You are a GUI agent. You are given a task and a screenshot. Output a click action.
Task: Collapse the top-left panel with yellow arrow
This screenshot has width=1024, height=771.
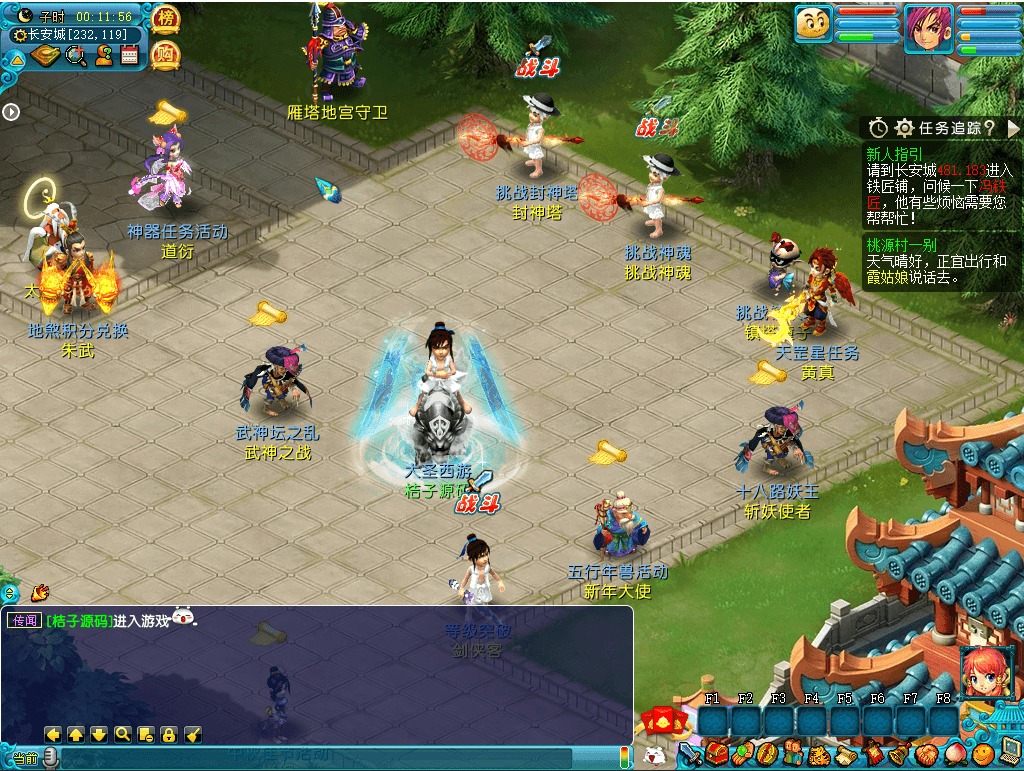(x=17, y=59)
